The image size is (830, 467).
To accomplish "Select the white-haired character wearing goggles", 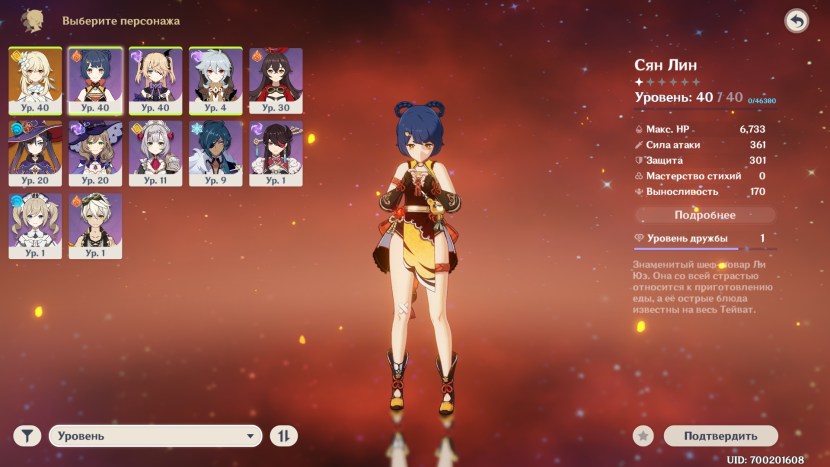I will pyautogui.click(x=95, y=224).
